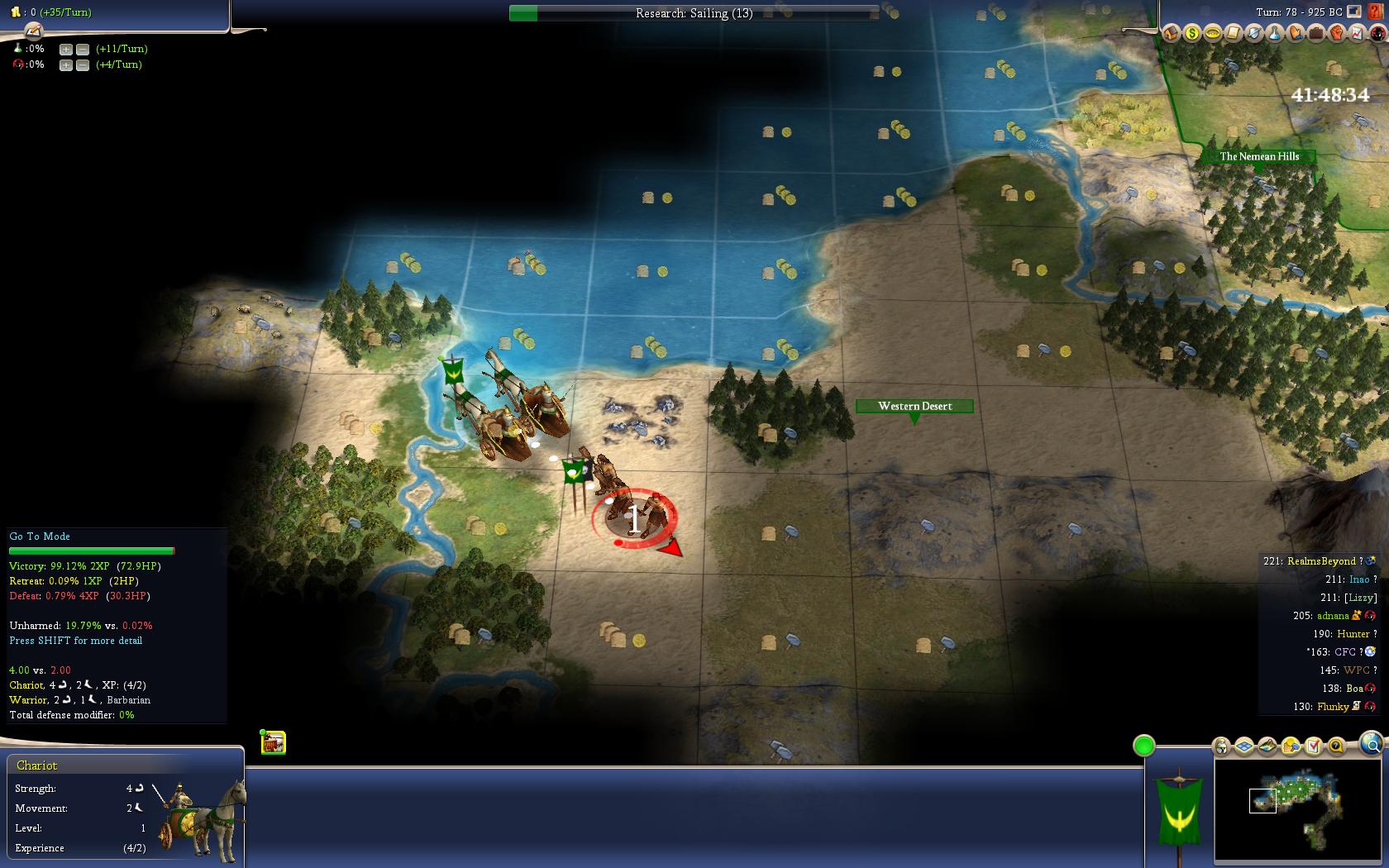
Task: Open the espionage advisor spy icon
Action: tap(1377, 34)
